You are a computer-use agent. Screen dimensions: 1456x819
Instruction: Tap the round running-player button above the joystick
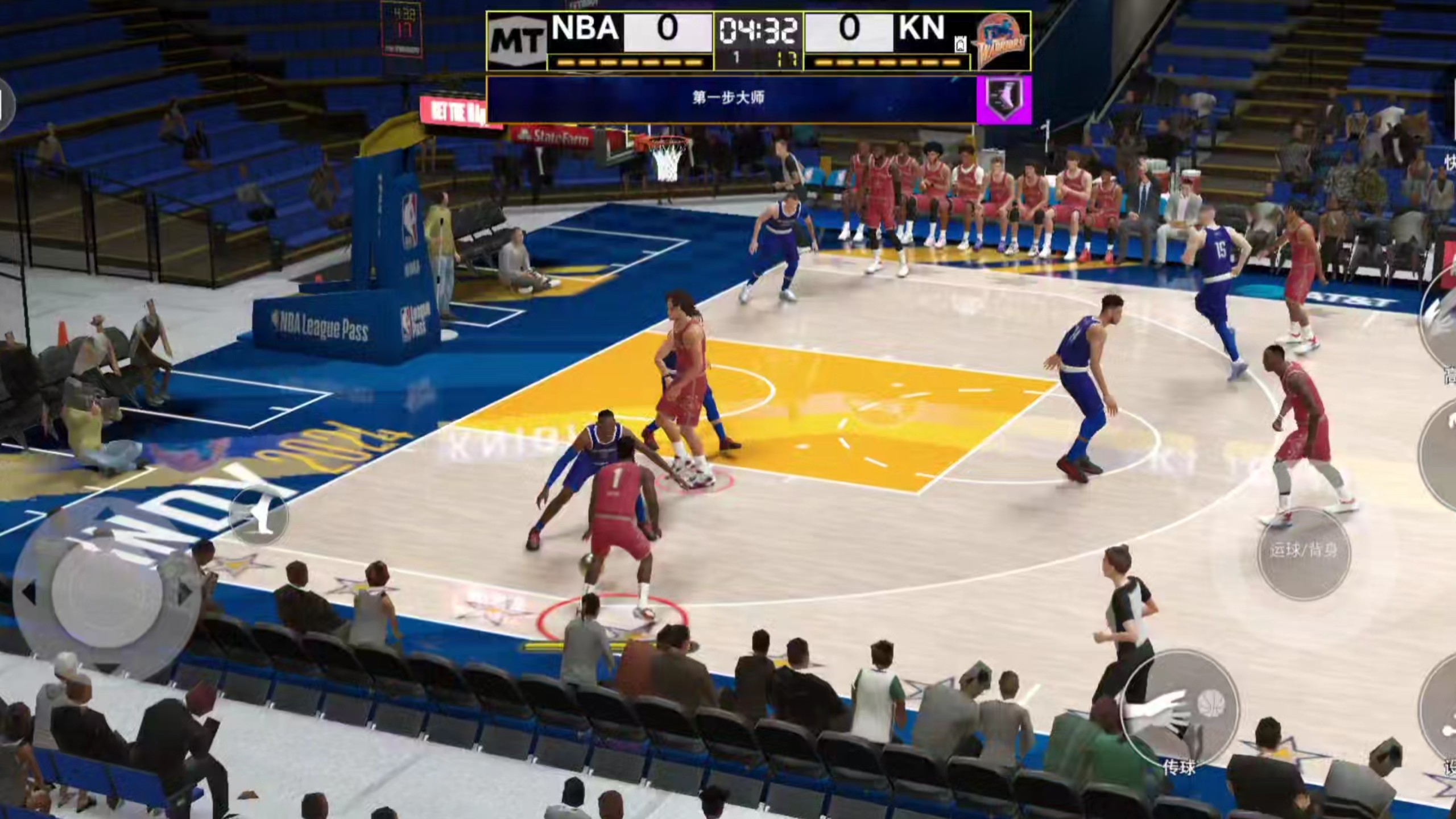[x=259, y=516]
